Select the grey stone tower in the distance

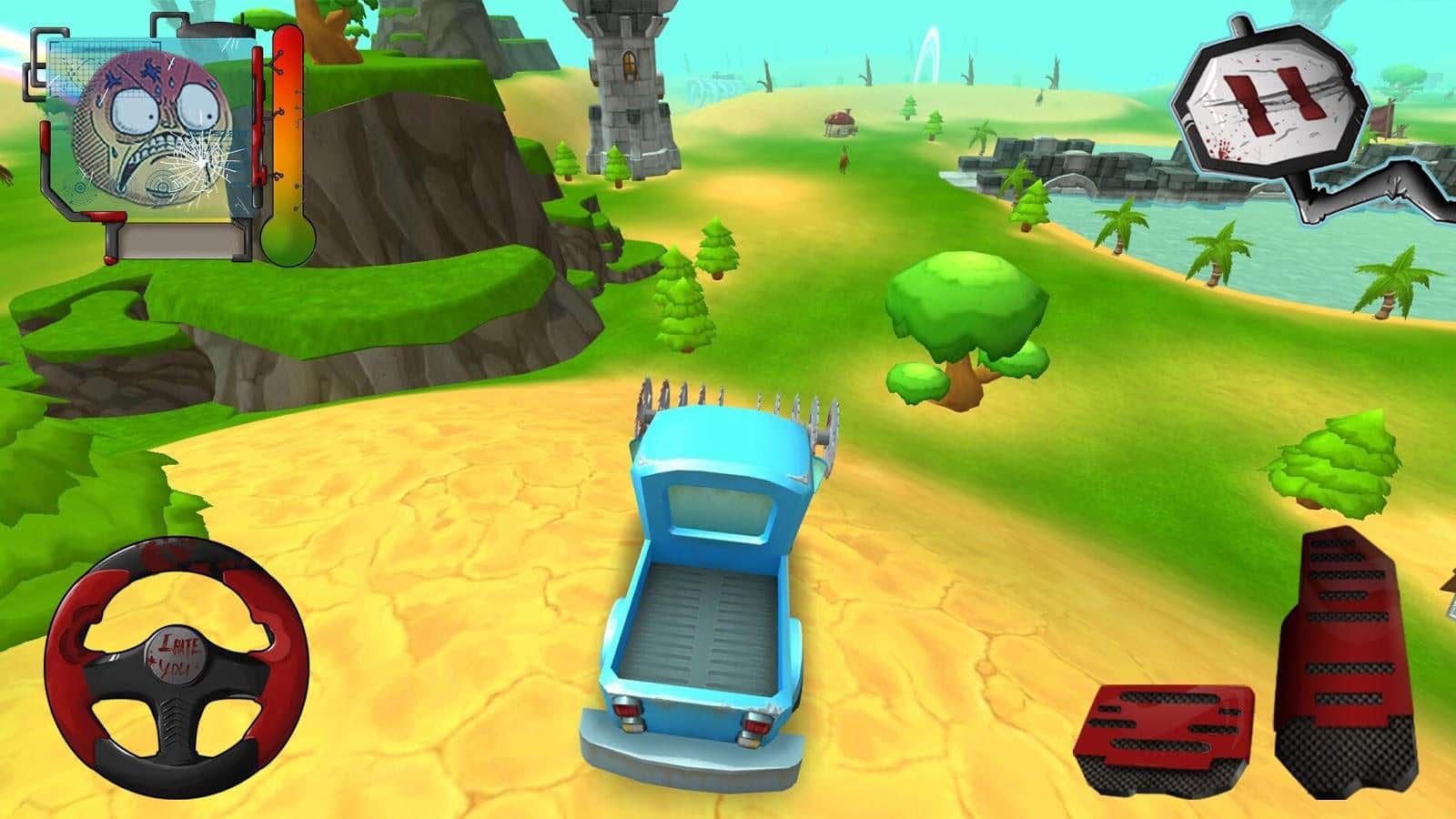pyautogui.click(x=628, y=82)
